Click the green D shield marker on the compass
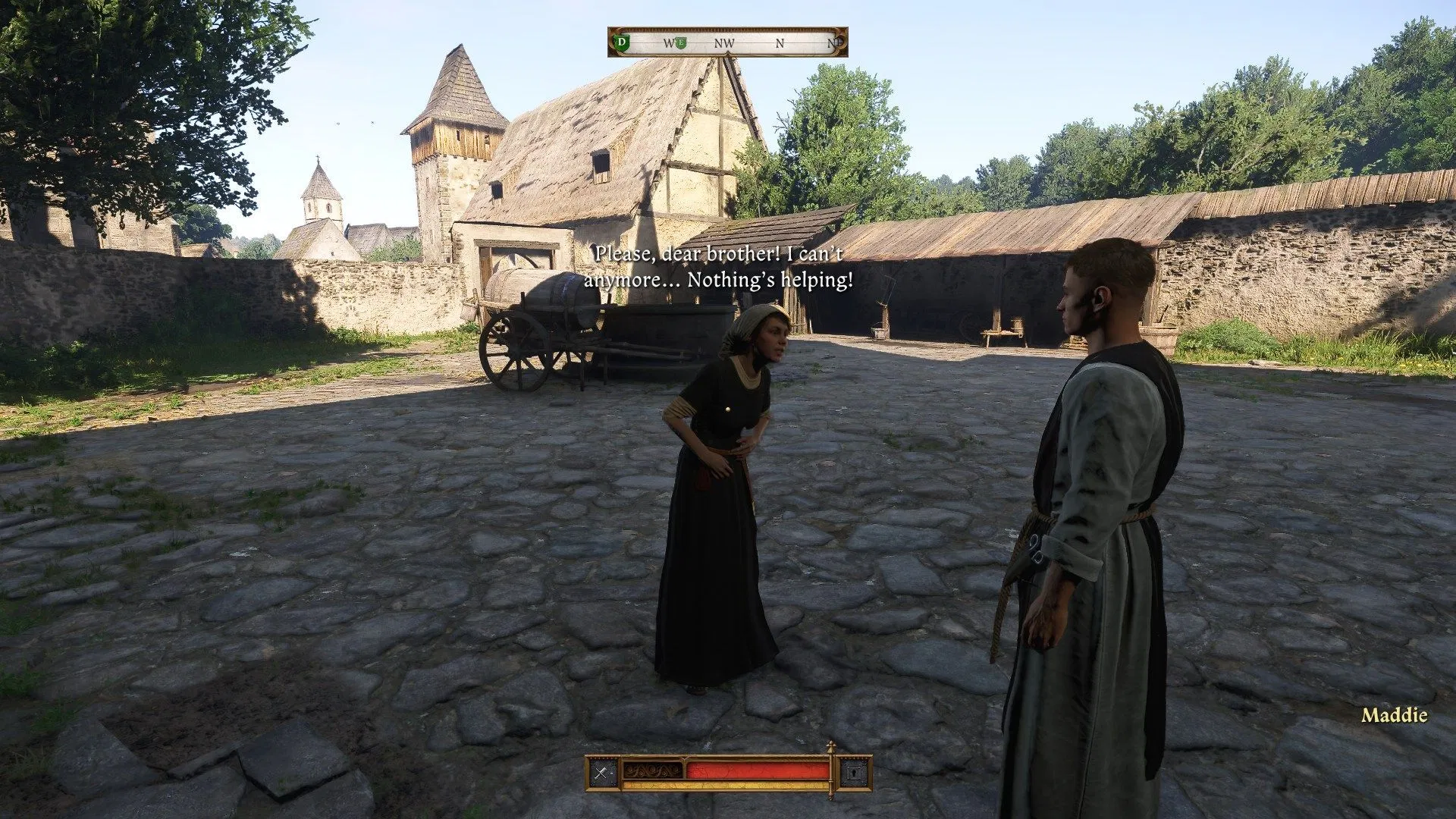1456x819 pixels. (622, 44)
